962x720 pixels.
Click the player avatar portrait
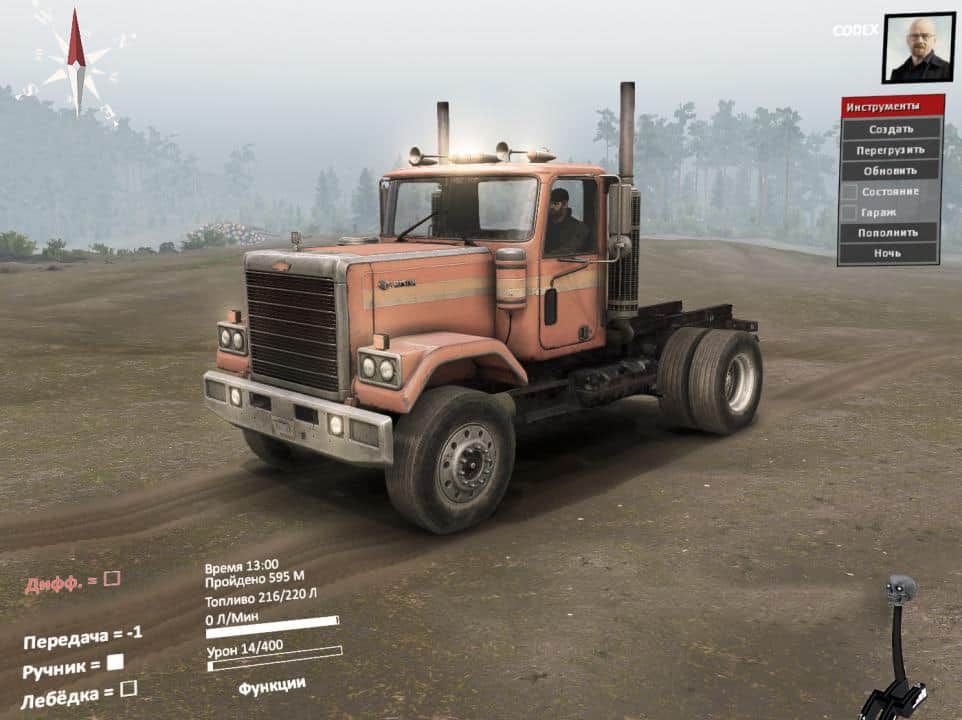tap(918, 47)
